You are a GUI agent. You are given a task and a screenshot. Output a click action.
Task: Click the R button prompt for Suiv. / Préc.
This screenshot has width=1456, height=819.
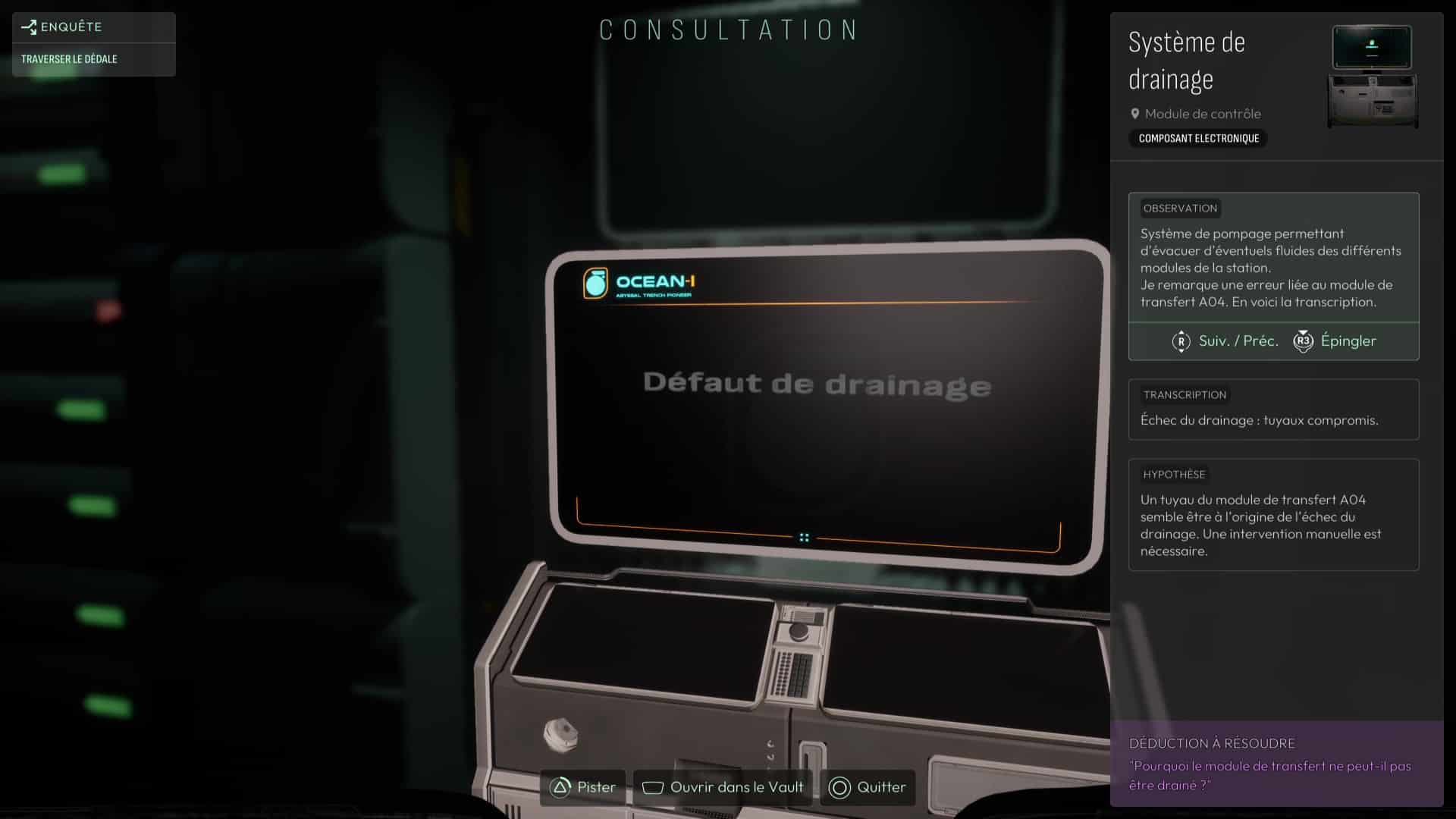(1181, 341)
